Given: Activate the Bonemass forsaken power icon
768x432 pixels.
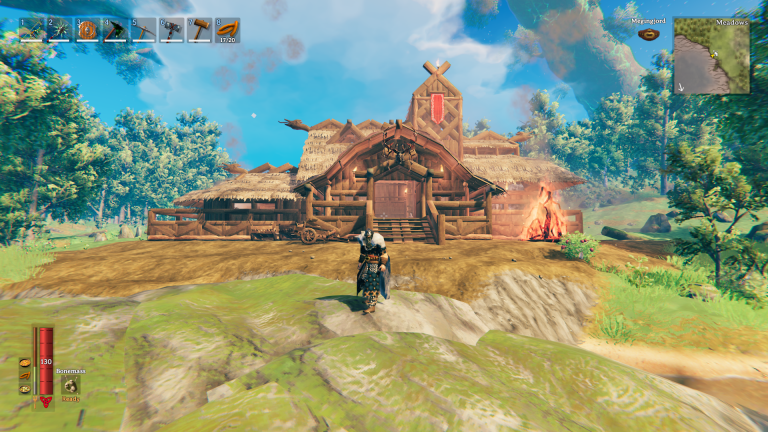Looking at the screenshot, I should tap(72, 385).
